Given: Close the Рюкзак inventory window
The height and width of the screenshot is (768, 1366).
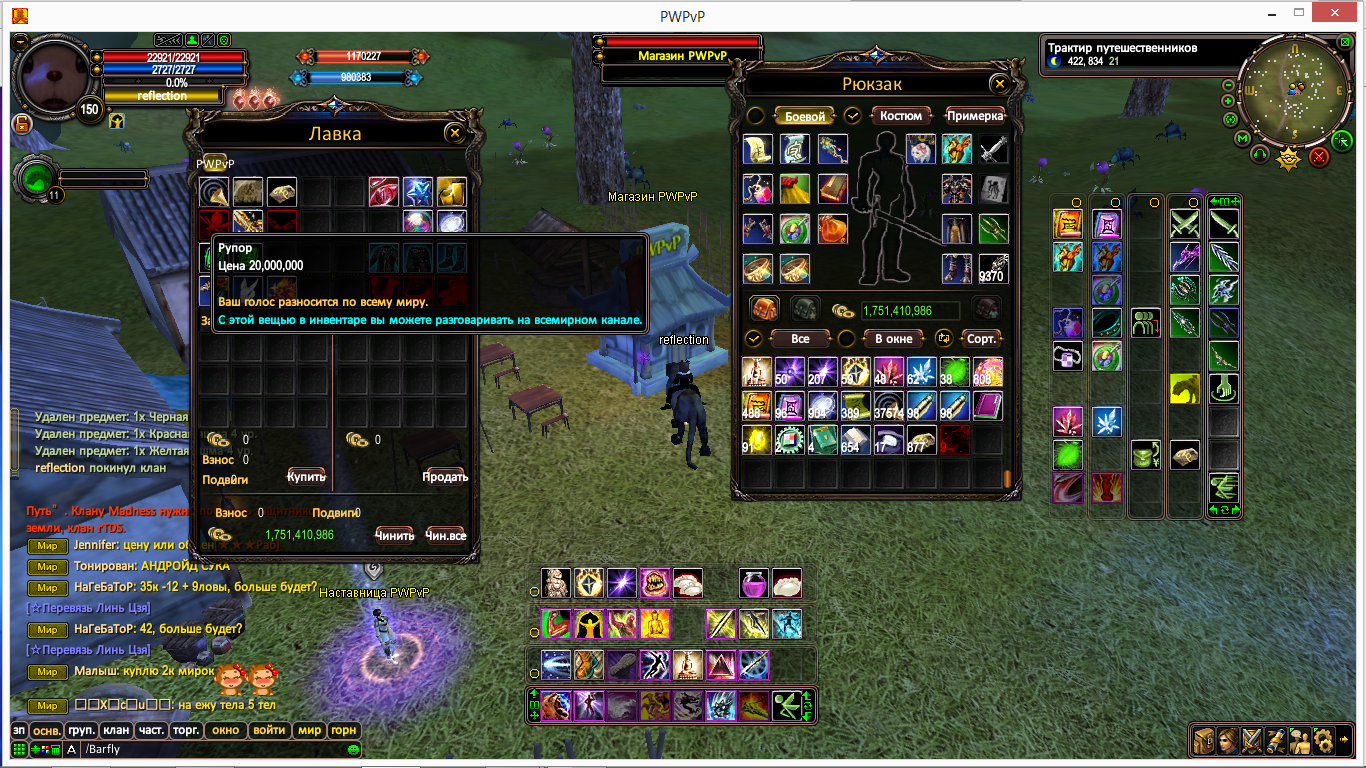Looking at the screenshot, I should pyautogui.click(x=997, y=85).
